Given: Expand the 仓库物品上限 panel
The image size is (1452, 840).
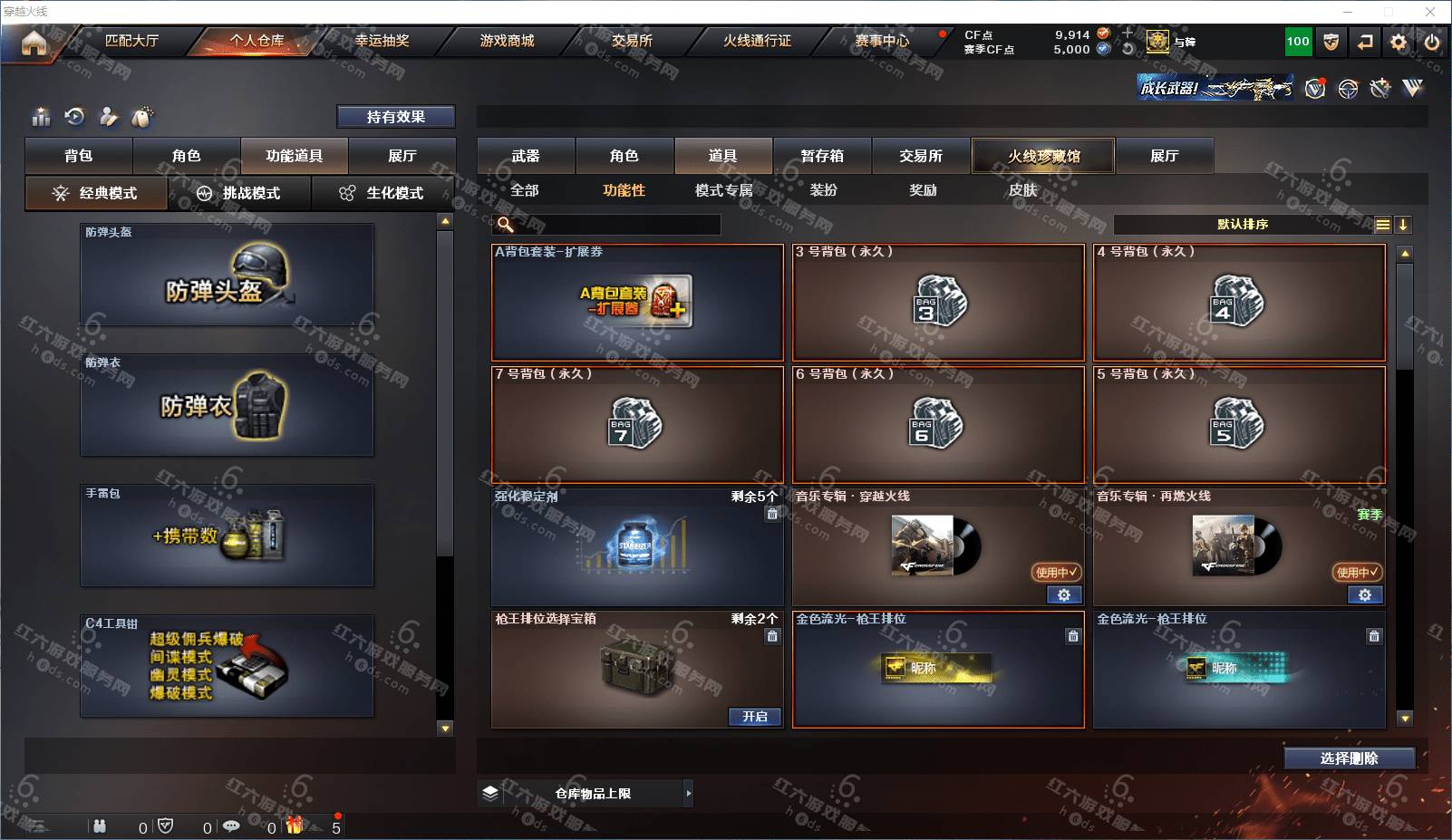Looking at the screenshot, I should coord(688,793).
